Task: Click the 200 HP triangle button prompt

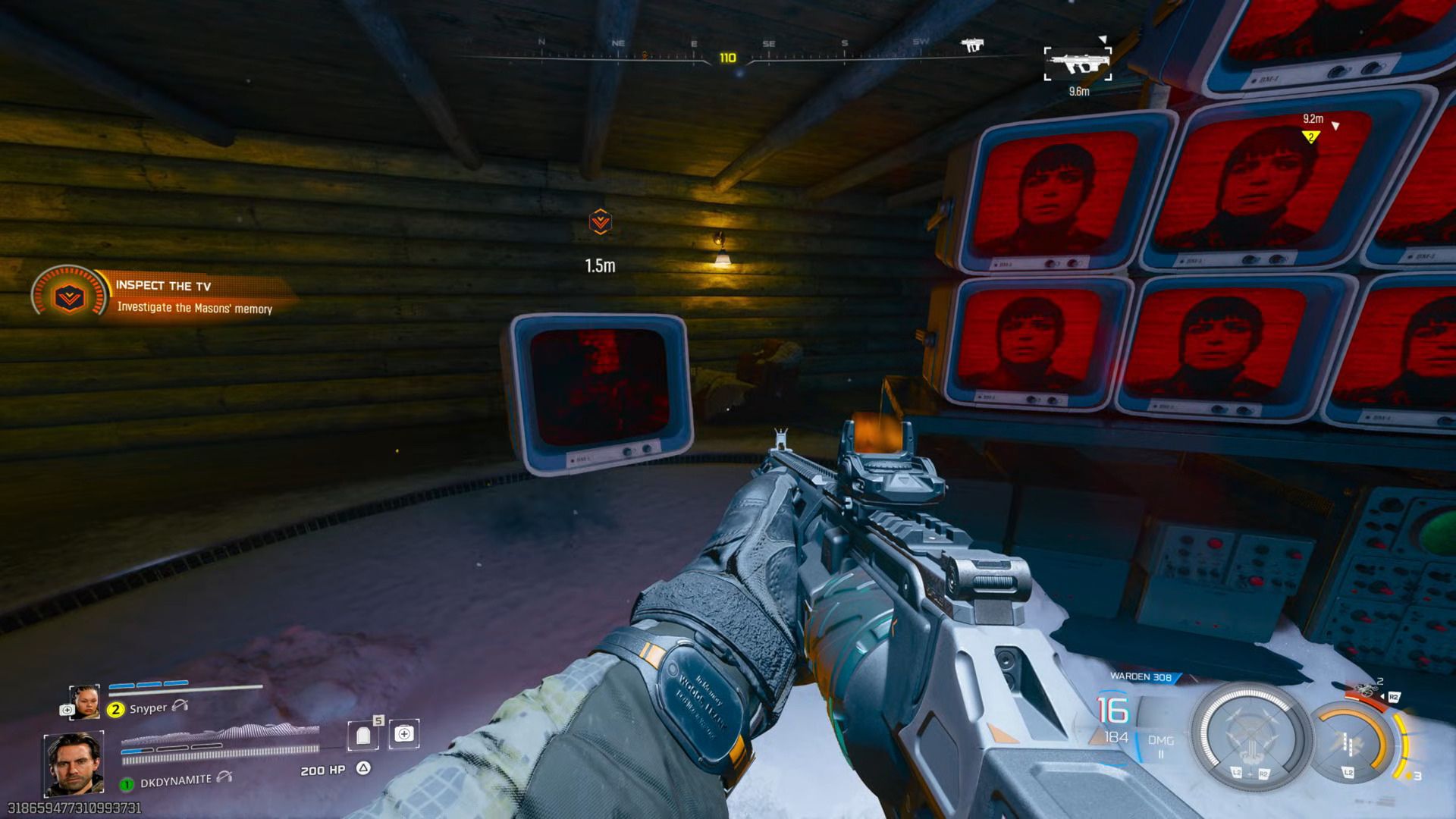Action: point(364,767)
